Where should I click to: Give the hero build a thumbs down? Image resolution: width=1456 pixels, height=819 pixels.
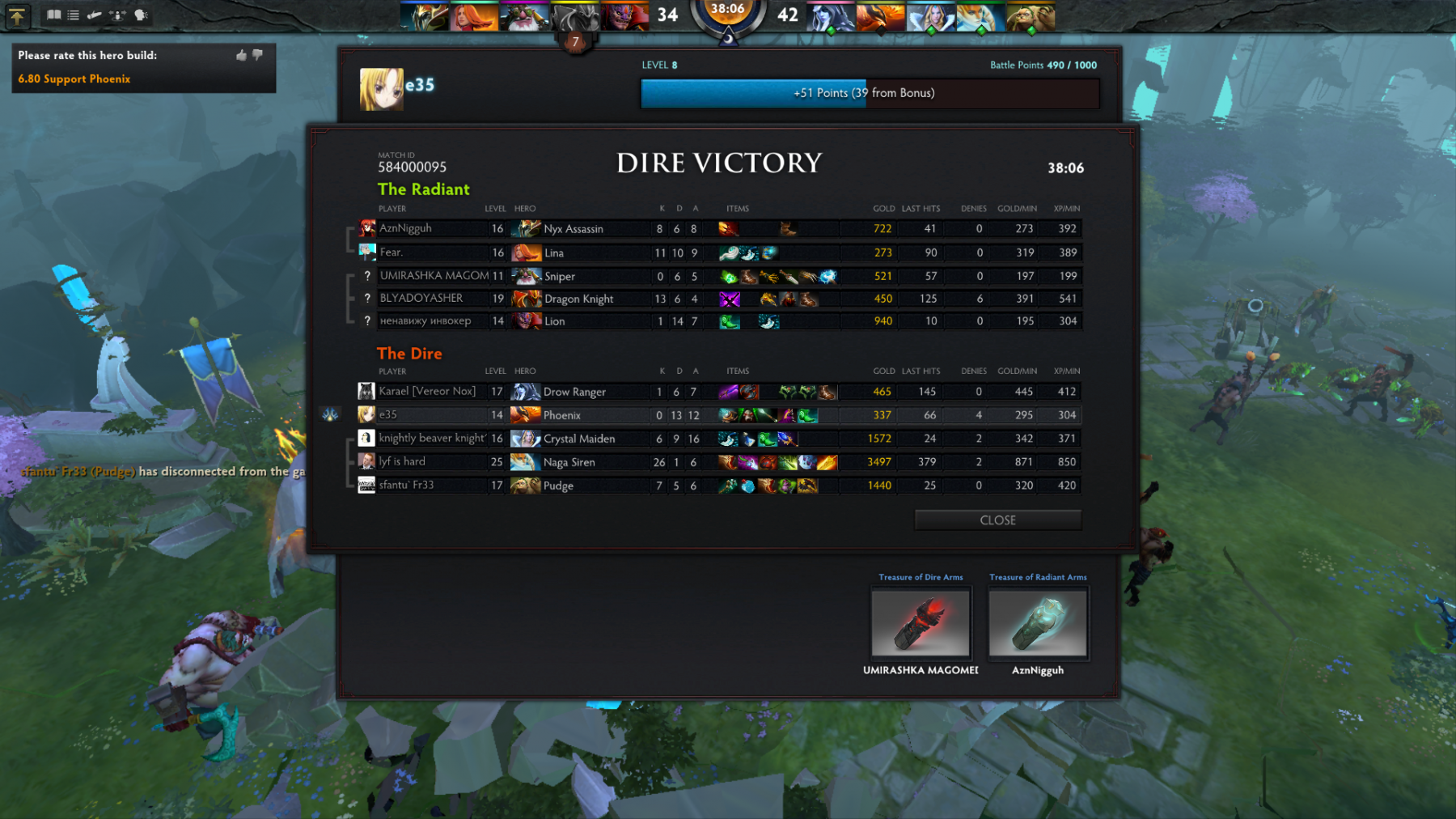258,55
